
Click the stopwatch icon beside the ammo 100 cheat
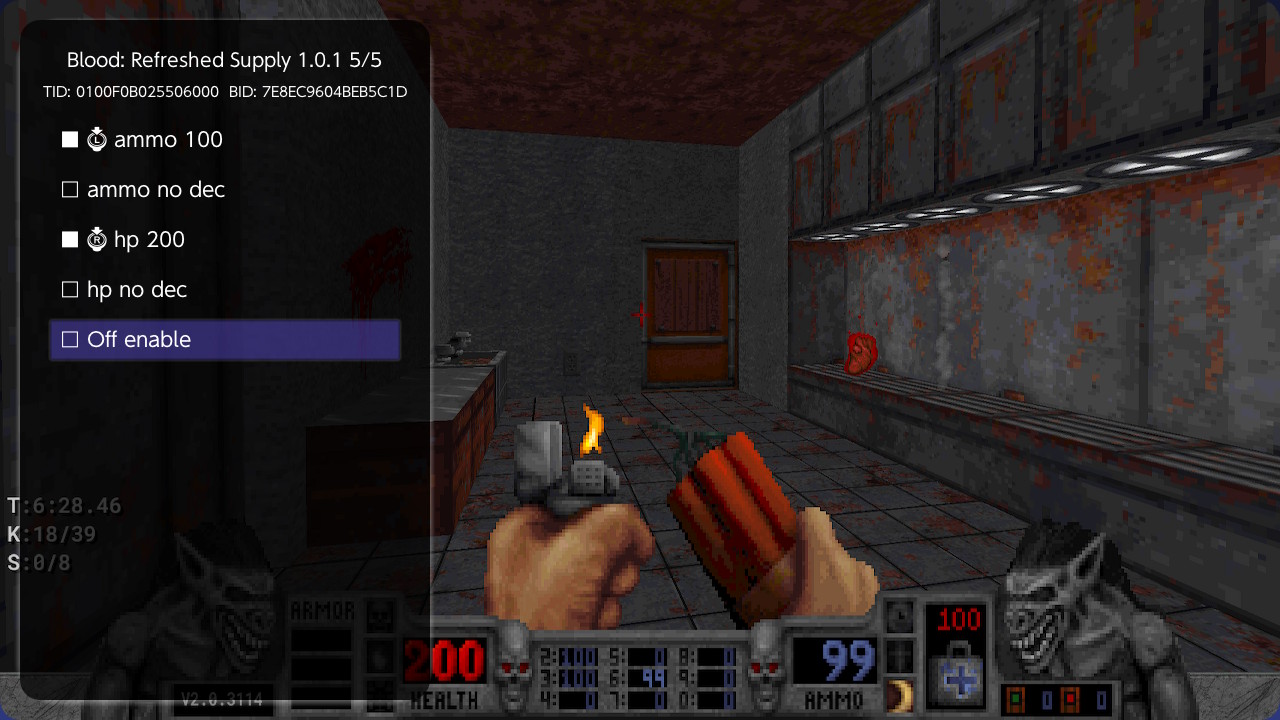pos(97,139)
